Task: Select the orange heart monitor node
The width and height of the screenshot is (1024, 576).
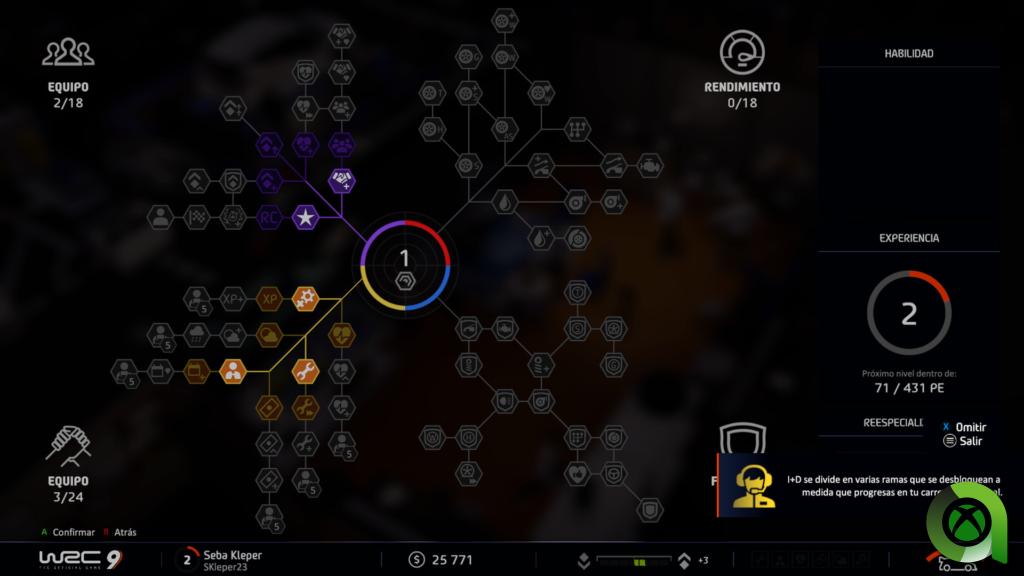Action: click(342, 334)
